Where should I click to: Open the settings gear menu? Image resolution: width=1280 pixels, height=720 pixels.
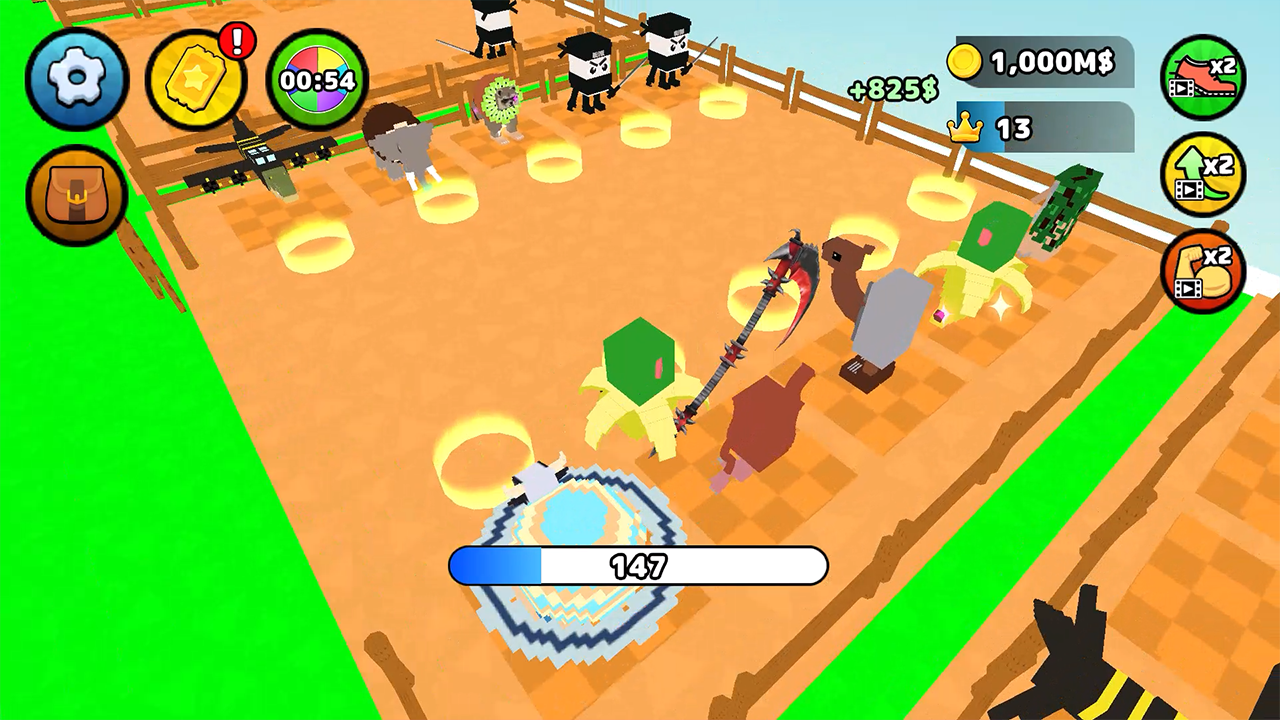76,78
